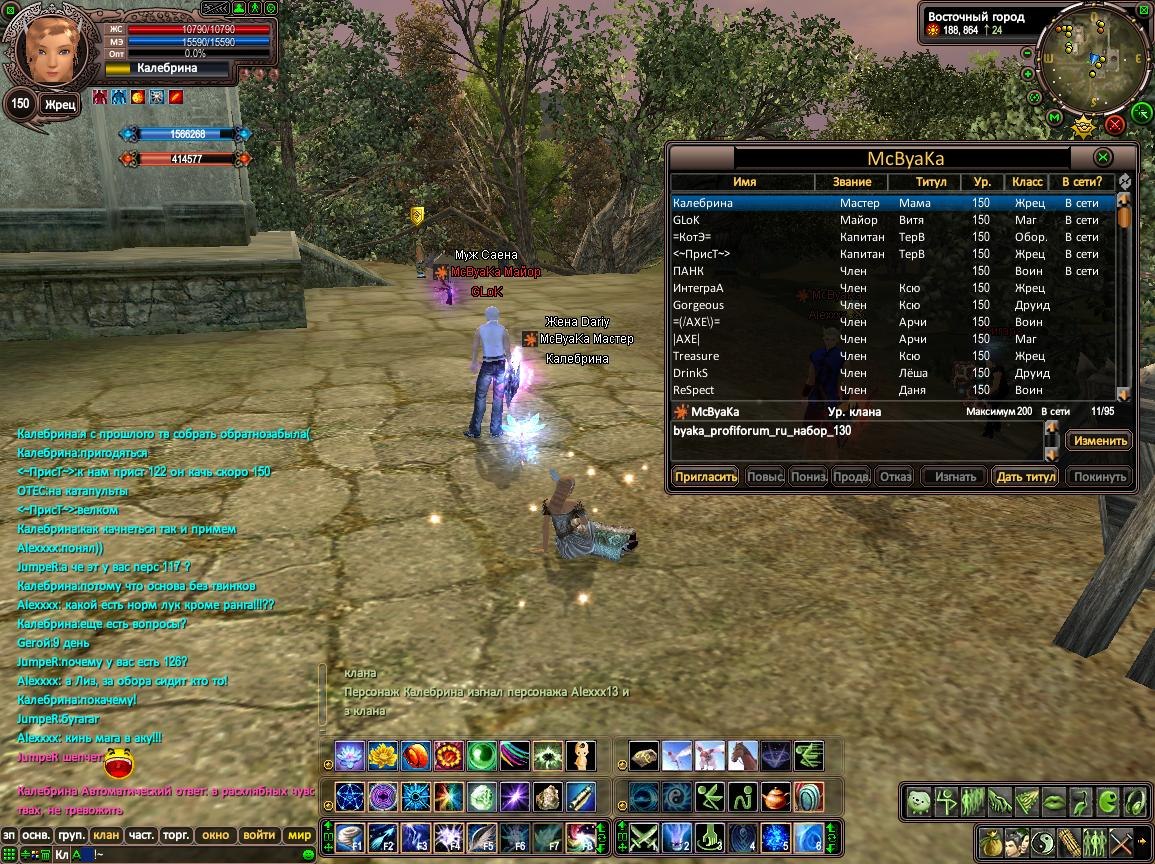This screenshot has width=1155, height=864.
Task: Sort the clan list by the Класс column
Action: tap(1027, 182)
